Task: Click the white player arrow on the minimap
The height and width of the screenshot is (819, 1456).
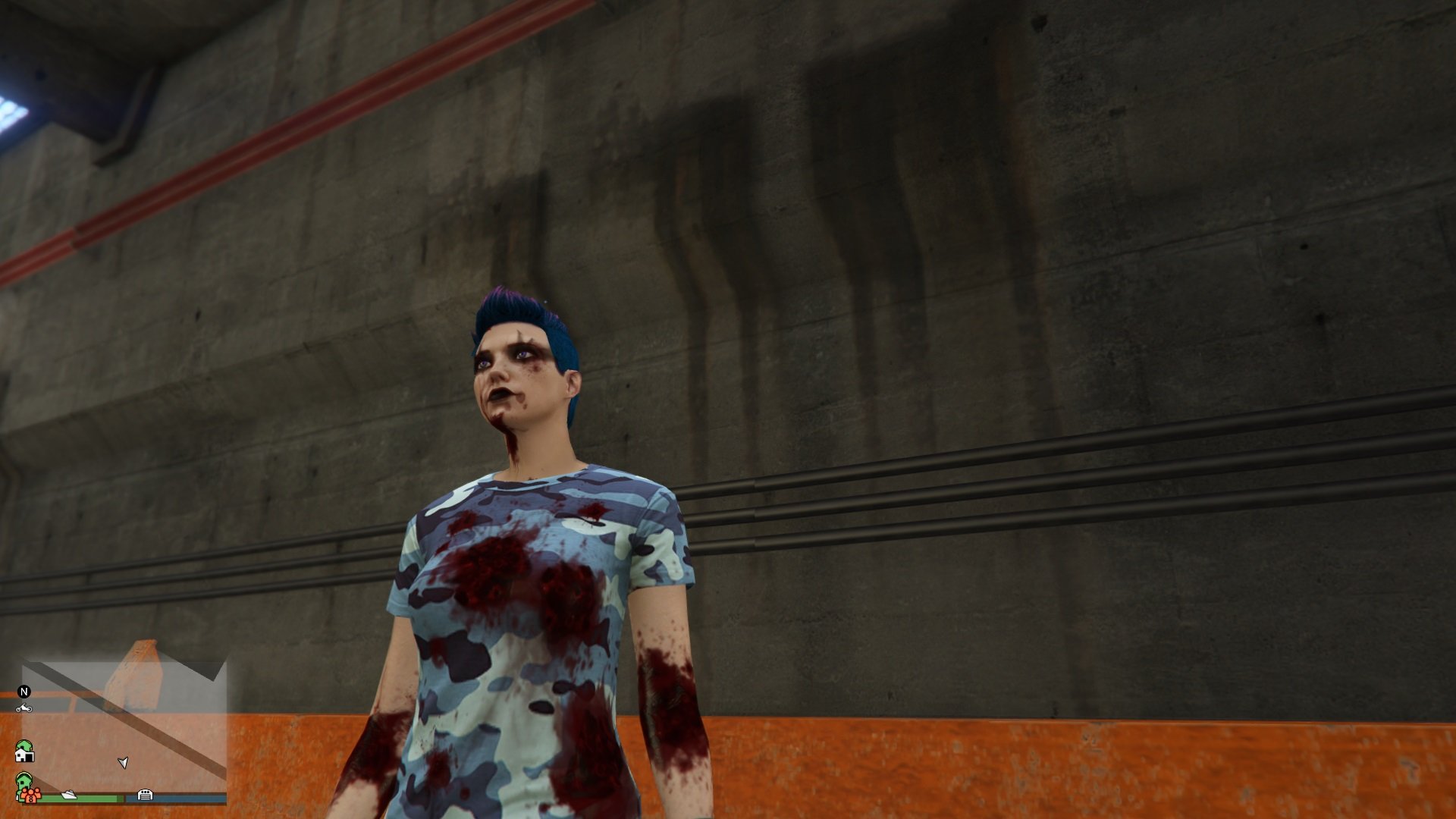Action: [123, 762]
